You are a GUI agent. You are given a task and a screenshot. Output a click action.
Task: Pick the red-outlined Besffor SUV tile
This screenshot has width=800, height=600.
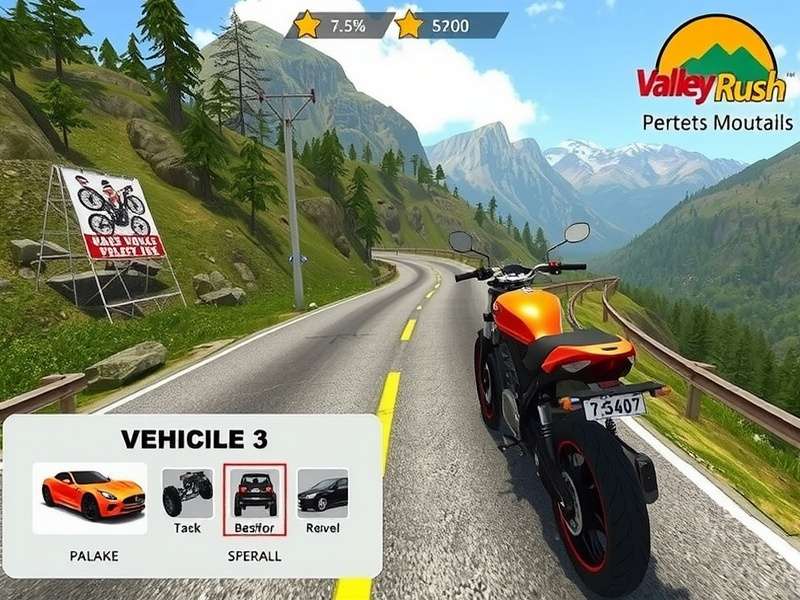pyautogui.click(x=254, y=491)
